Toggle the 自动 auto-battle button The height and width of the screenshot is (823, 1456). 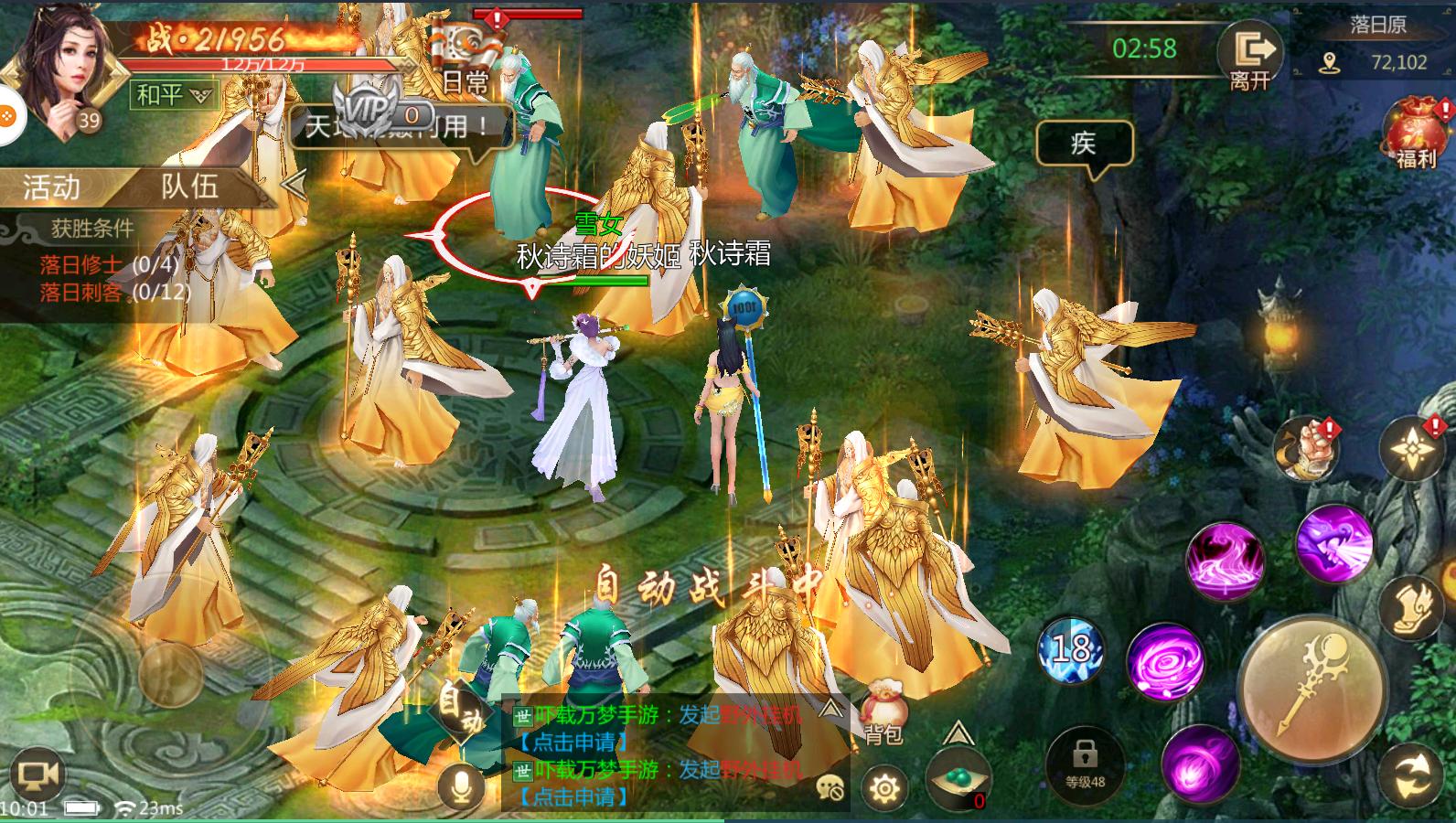point(460,713)
